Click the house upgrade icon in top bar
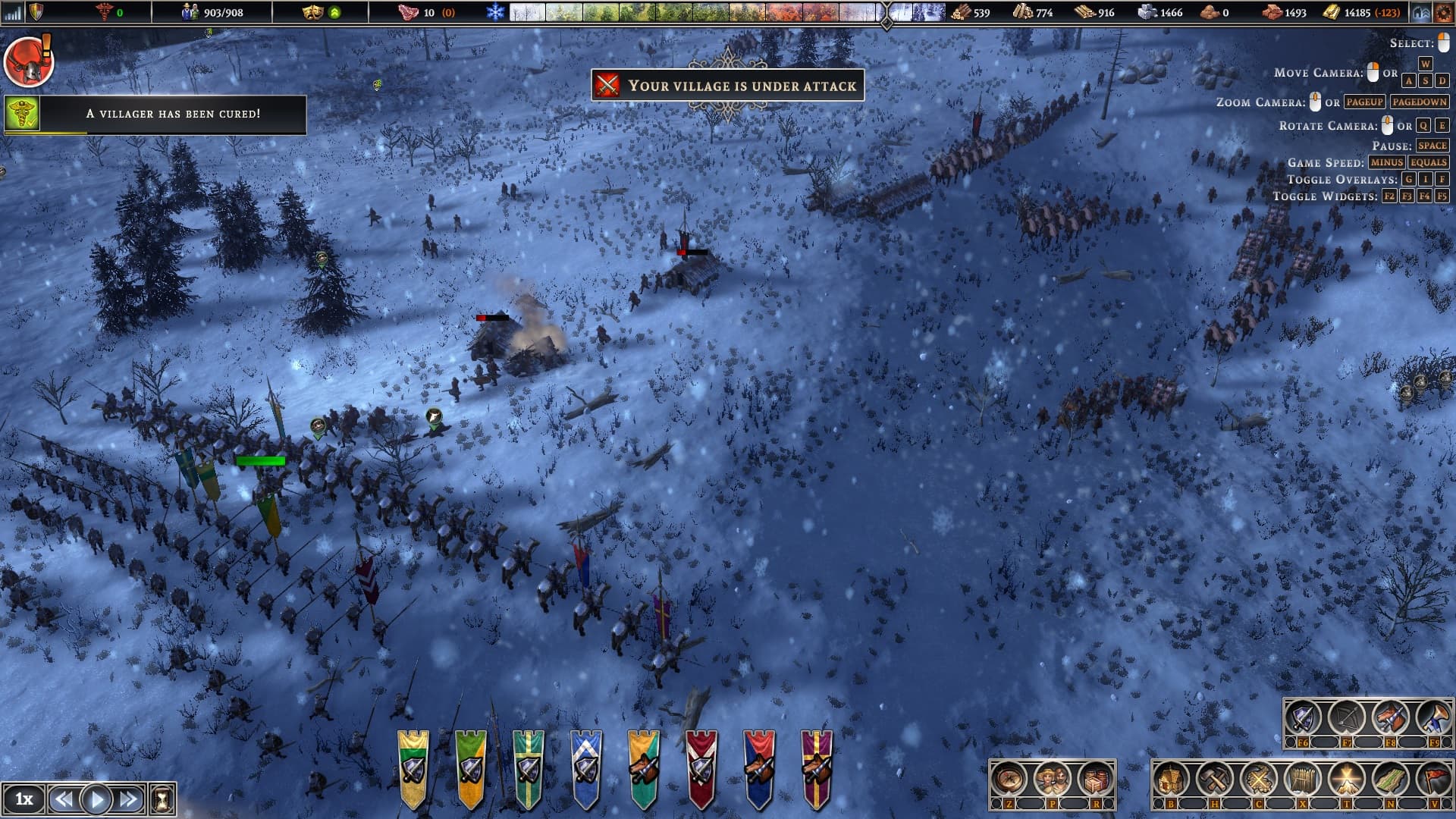 point(1421,12)
